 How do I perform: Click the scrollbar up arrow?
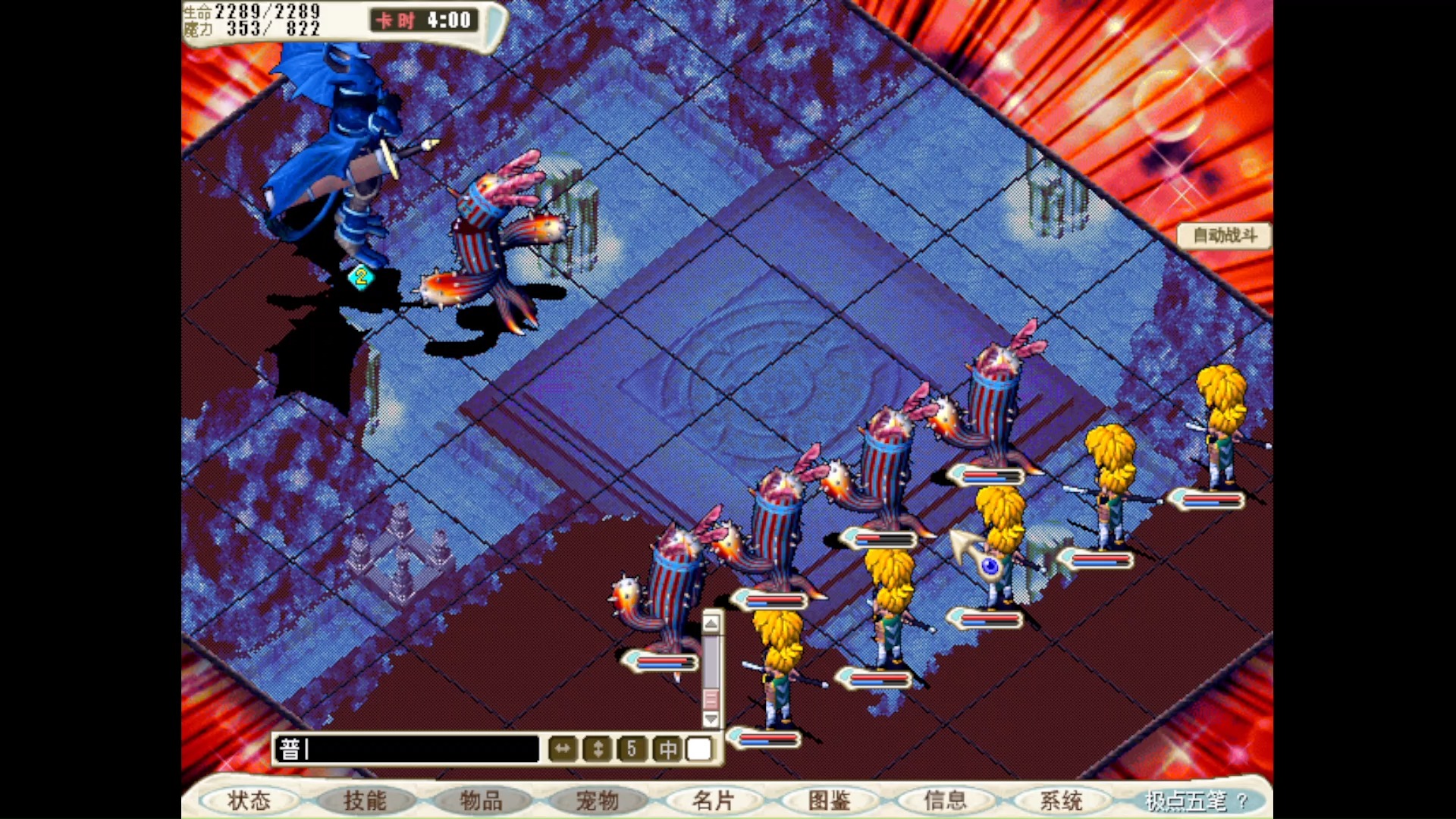tap(710, 624)
